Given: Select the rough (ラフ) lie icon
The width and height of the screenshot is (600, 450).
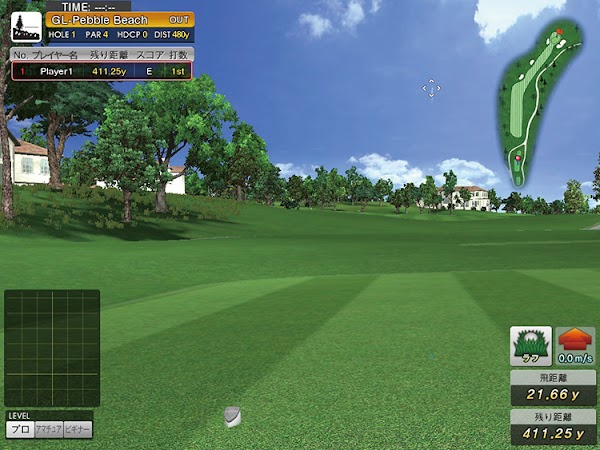Looking at the screenshot, I should [x=531, y=346].
